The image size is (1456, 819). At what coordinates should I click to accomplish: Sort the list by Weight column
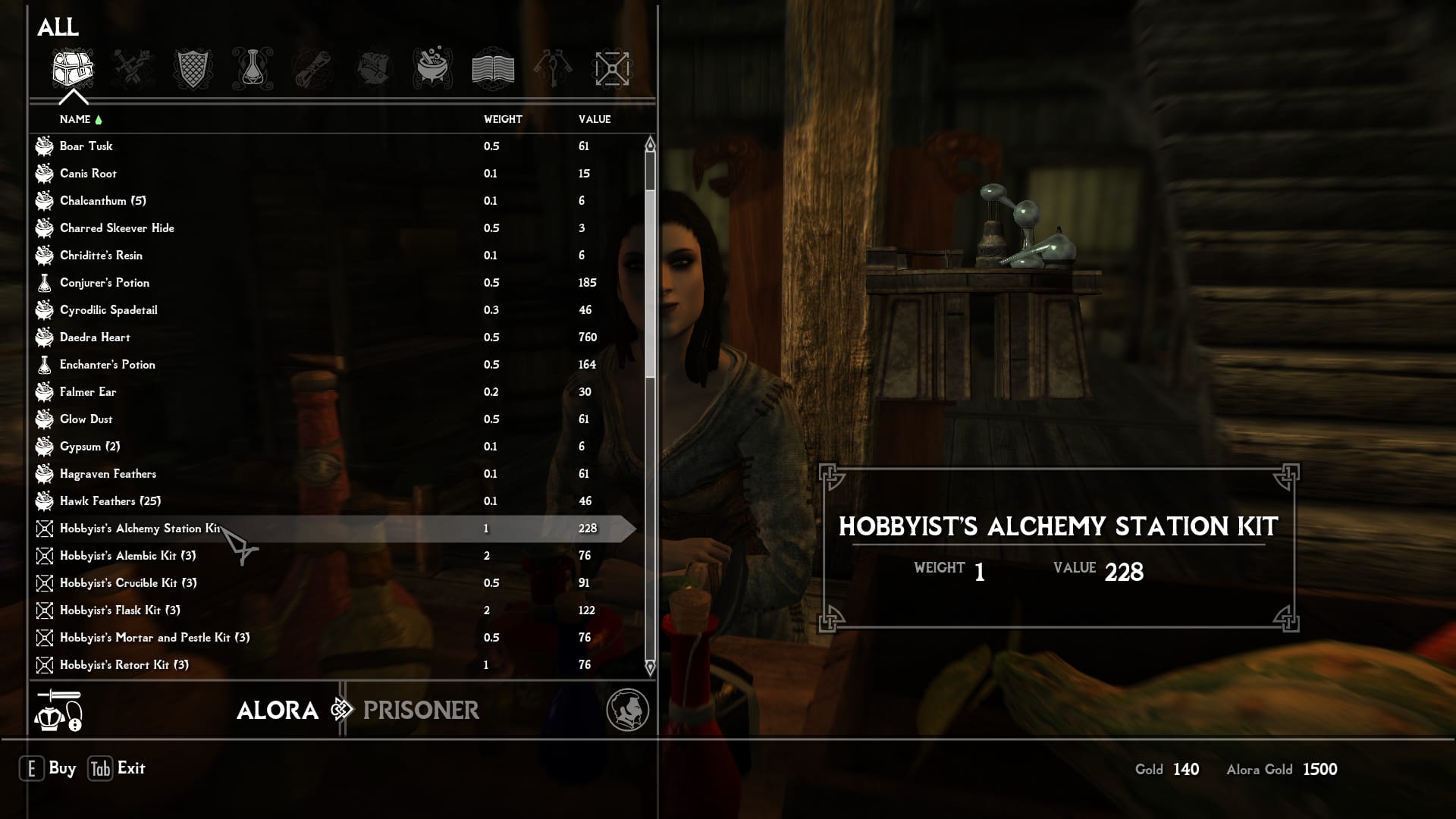pyautogui.click(x=503, y=119)
